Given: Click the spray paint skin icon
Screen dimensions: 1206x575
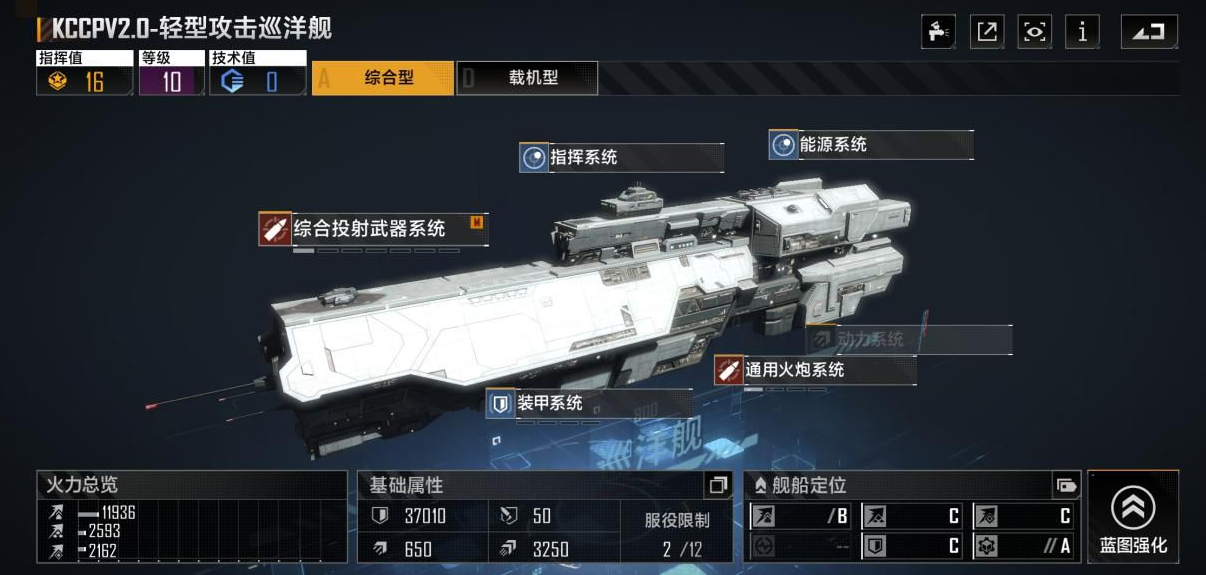Looking at the screenshot, I should point(938,32).
